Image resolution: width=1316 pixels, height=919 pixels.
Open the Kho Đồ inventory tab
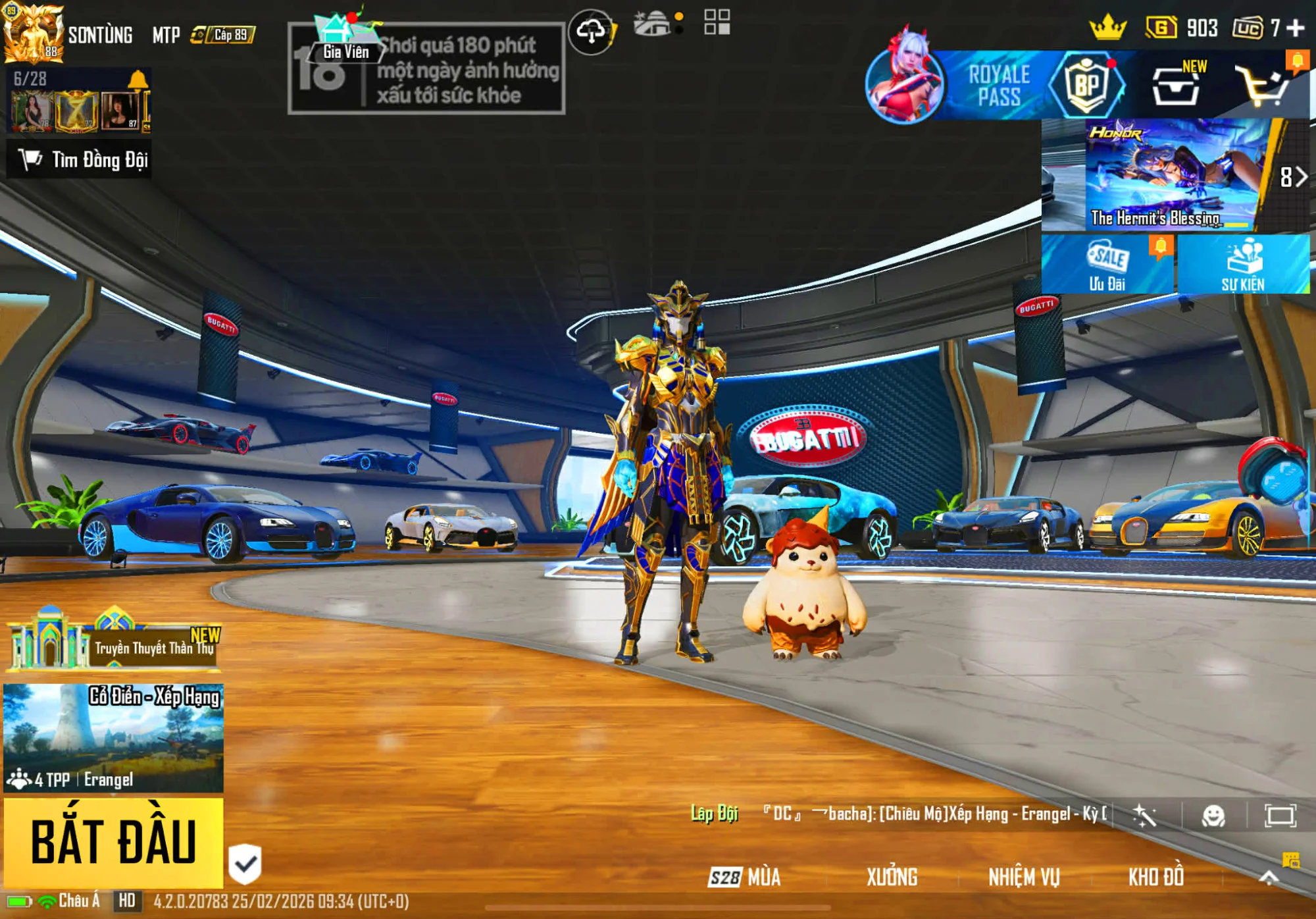pyautogui.click(x=1156, y=877)
